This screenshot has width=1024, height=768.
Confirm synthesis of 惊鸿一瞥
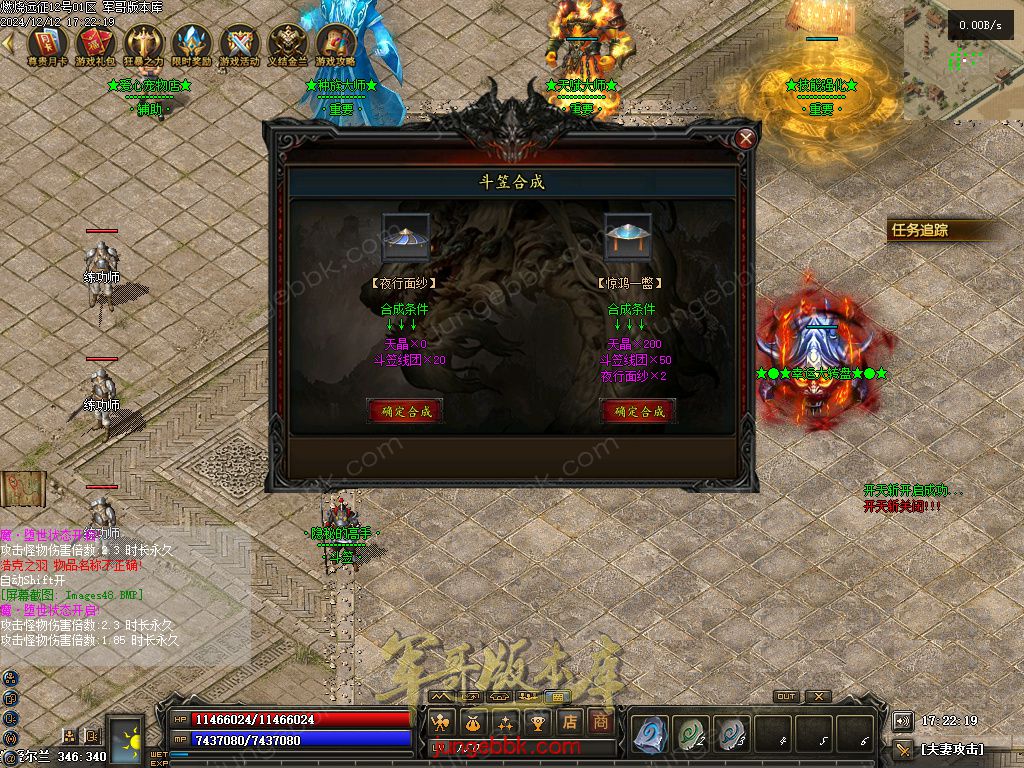coord(638,411)
